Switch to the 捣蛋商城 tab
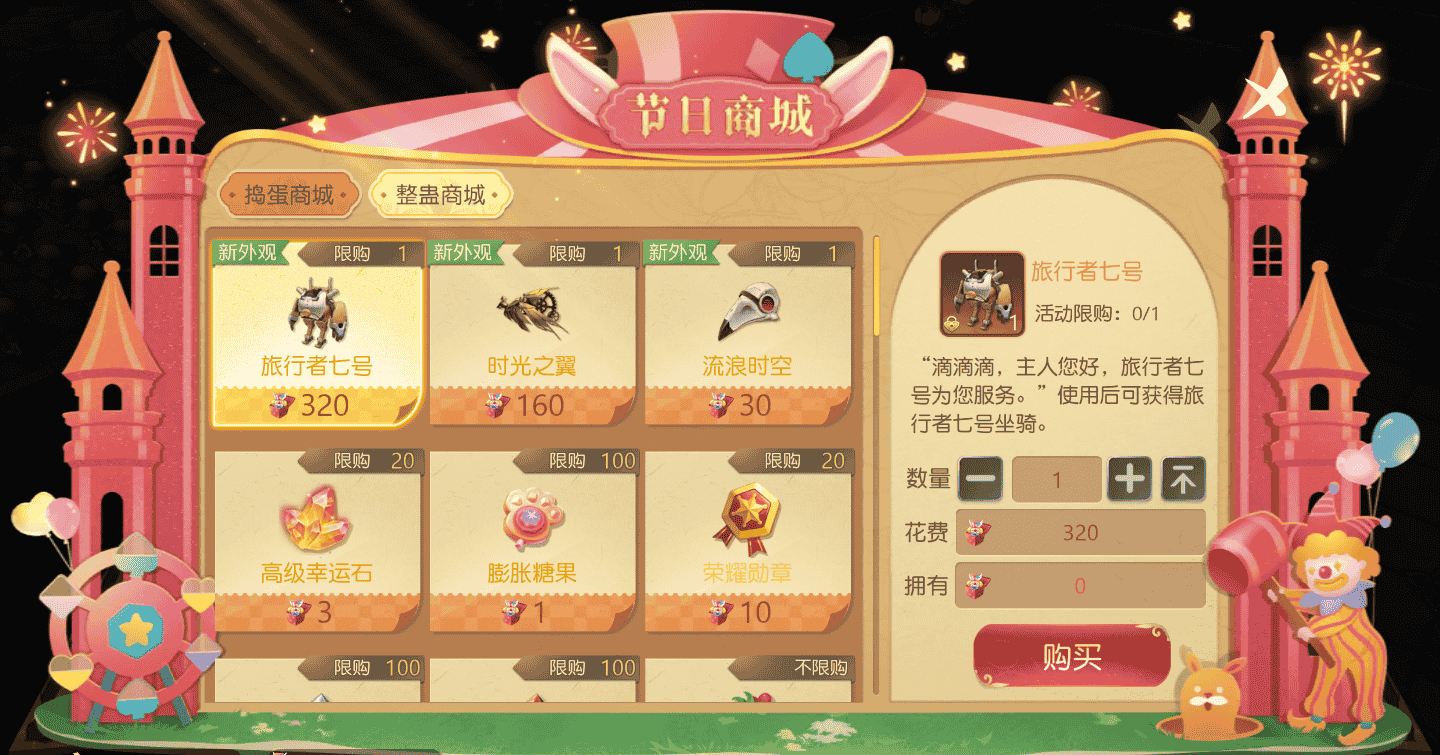The height and width of the screenshot is (755, 1440). click(289, 194)
